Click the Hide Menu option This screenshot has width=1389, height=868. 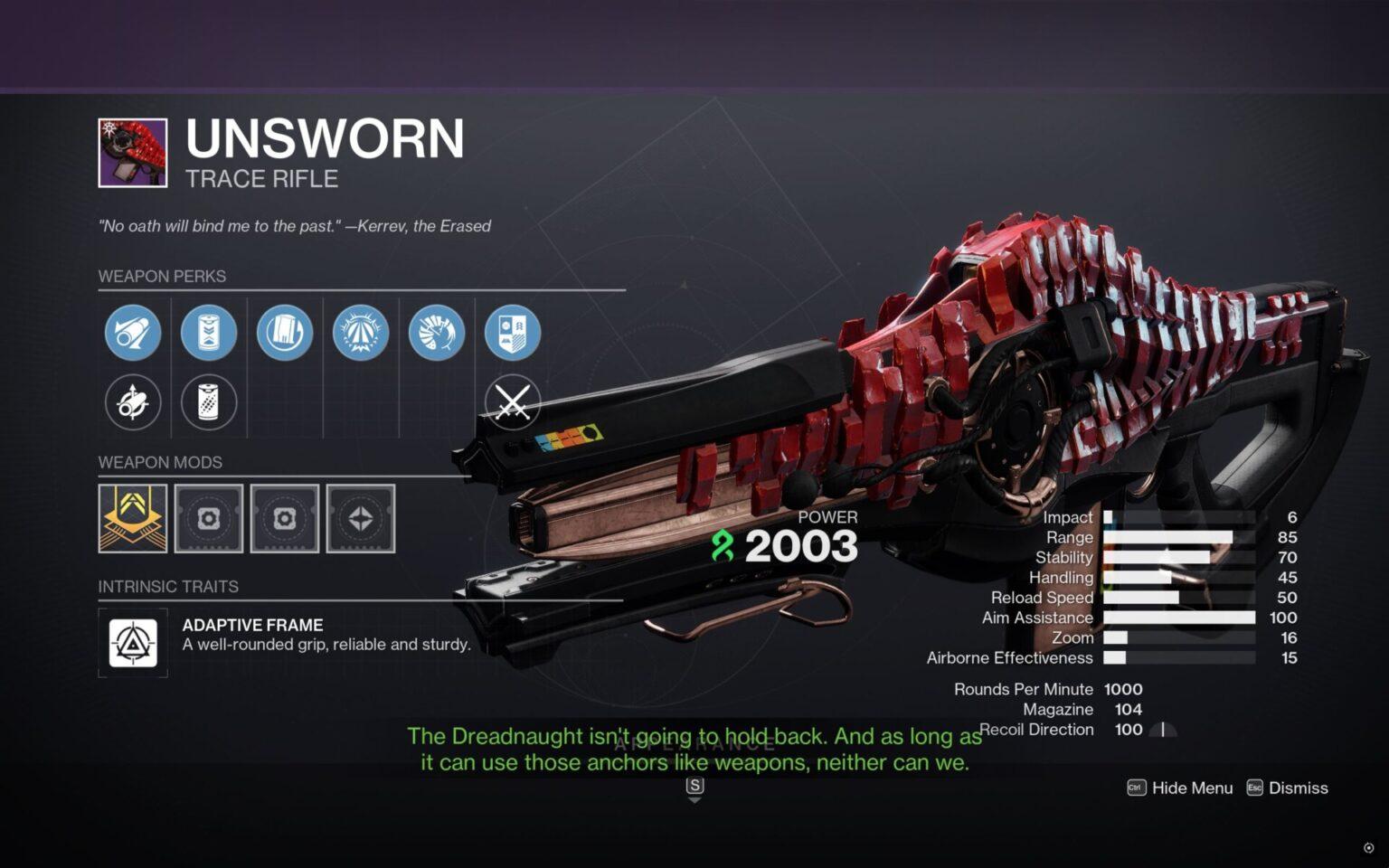coord(1180,788)
